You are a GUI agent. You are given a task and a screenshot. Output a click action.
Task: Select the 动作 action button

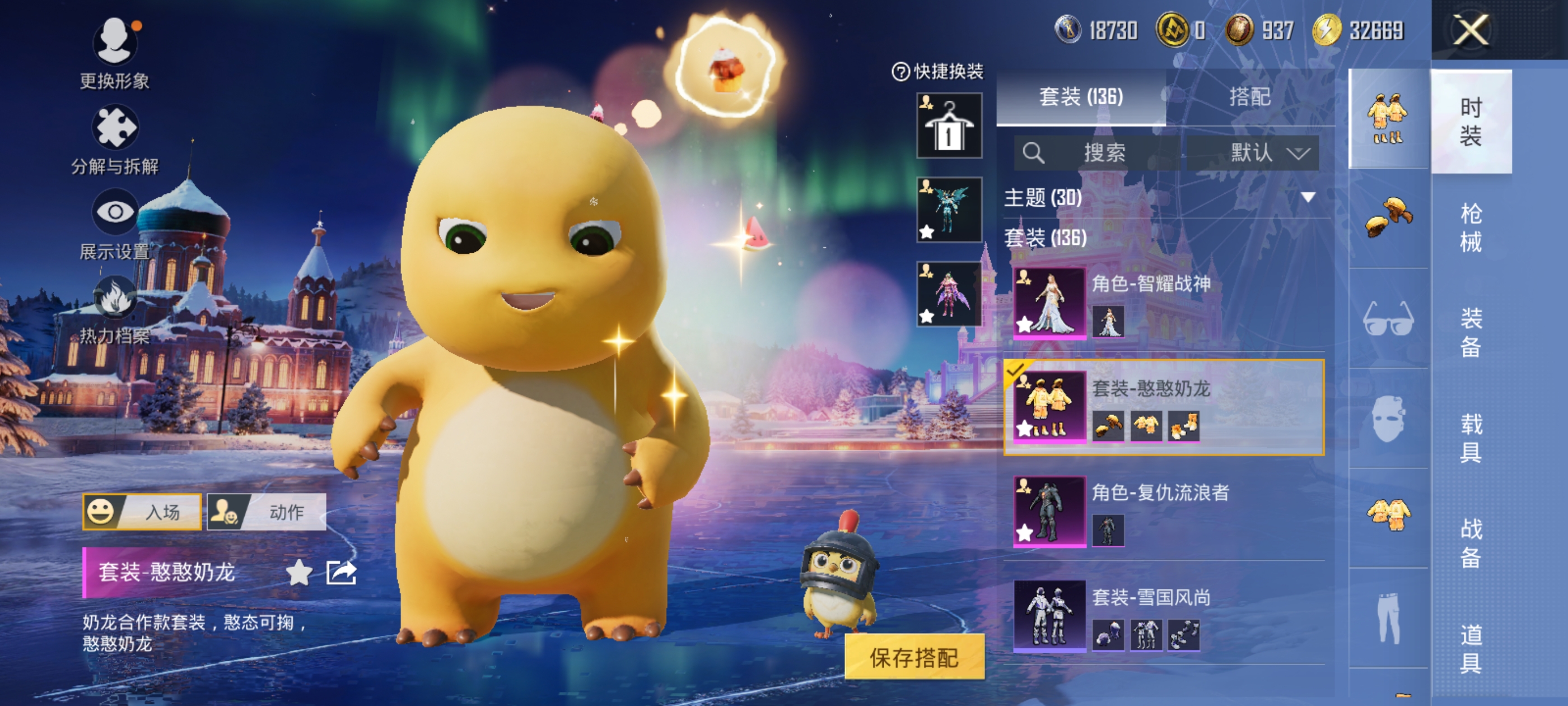coord(267,512)
